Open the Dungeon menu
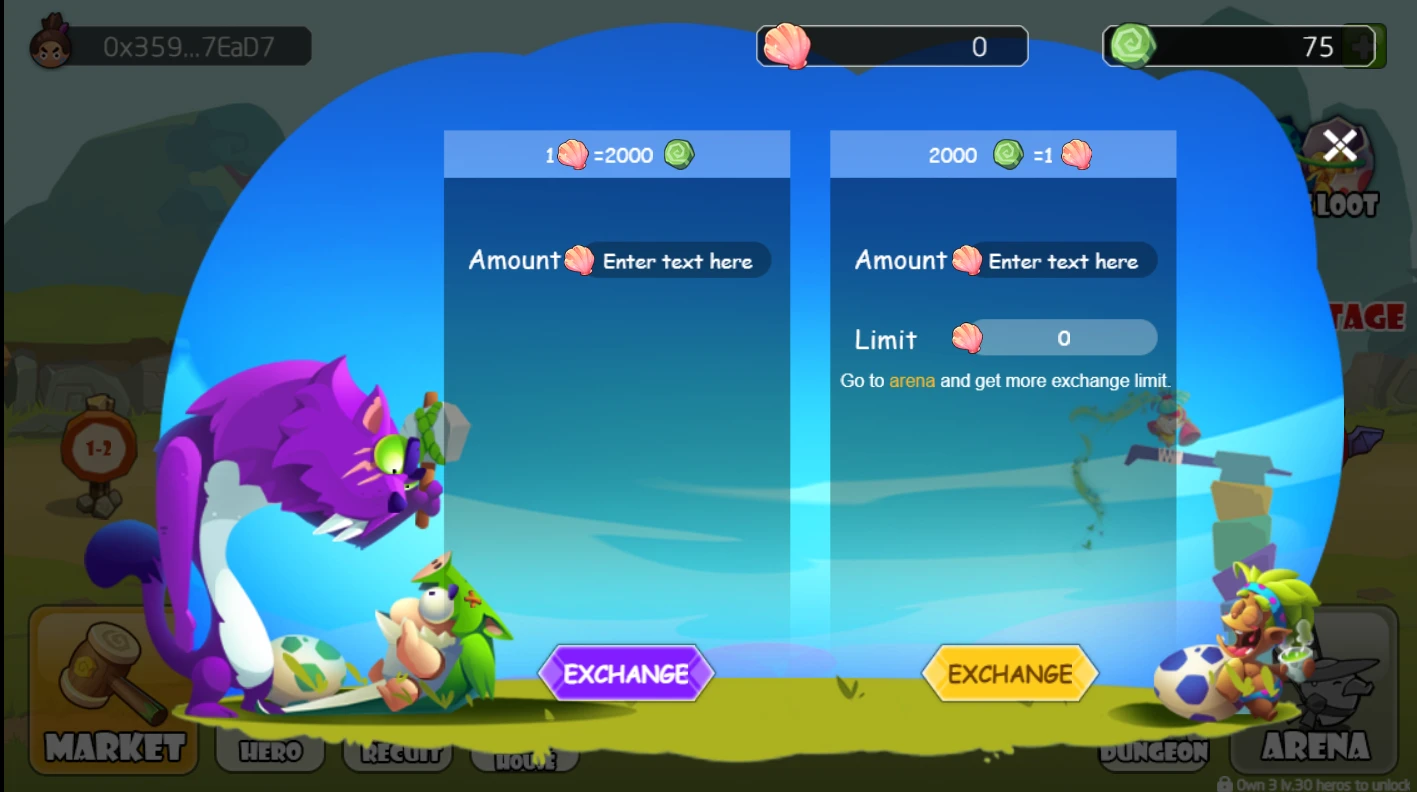Screen dimensions: 1417x792 [1155, 752]
